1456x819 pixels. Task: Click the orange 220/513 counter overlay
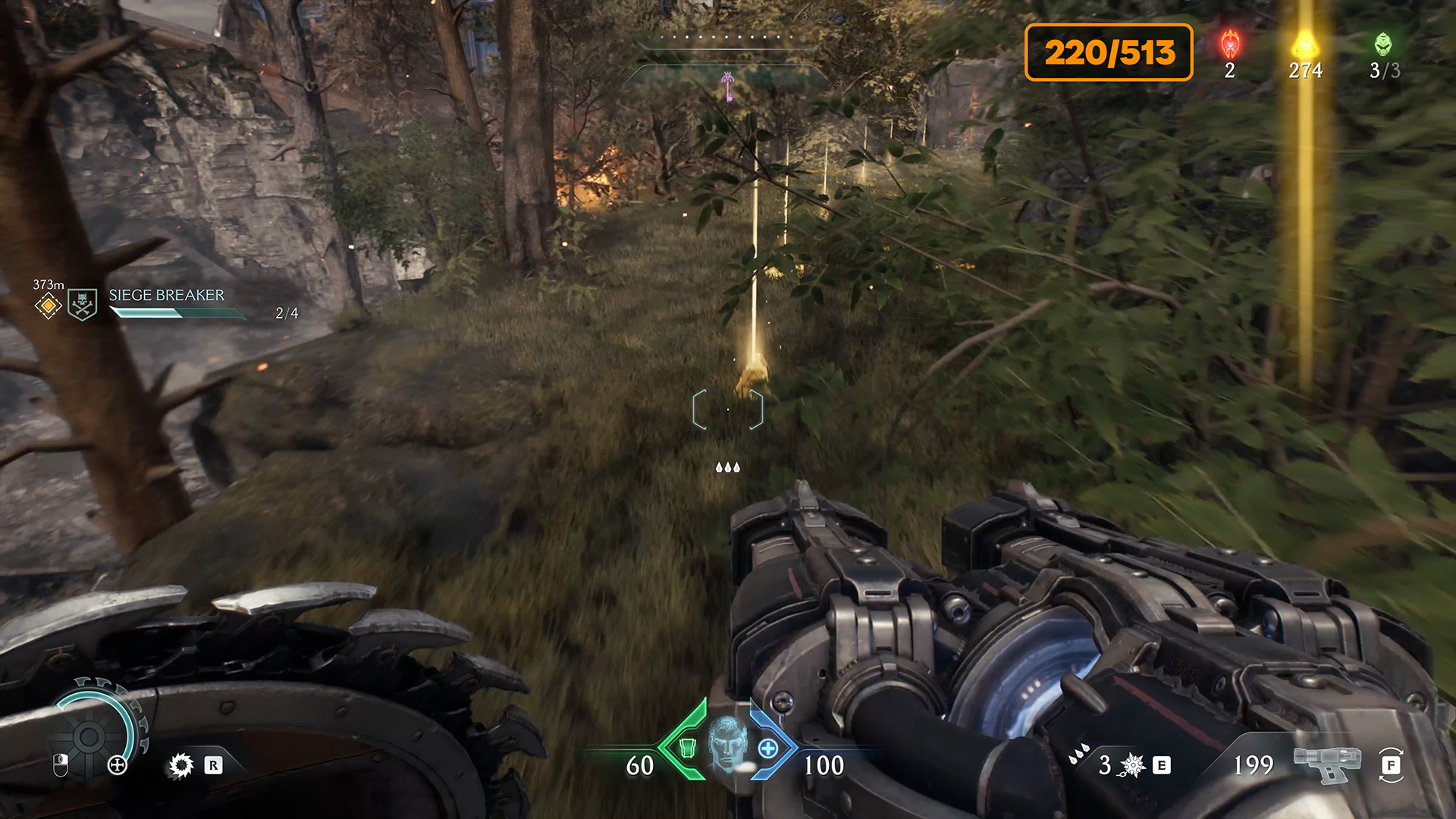click(x=1109, y=52)
